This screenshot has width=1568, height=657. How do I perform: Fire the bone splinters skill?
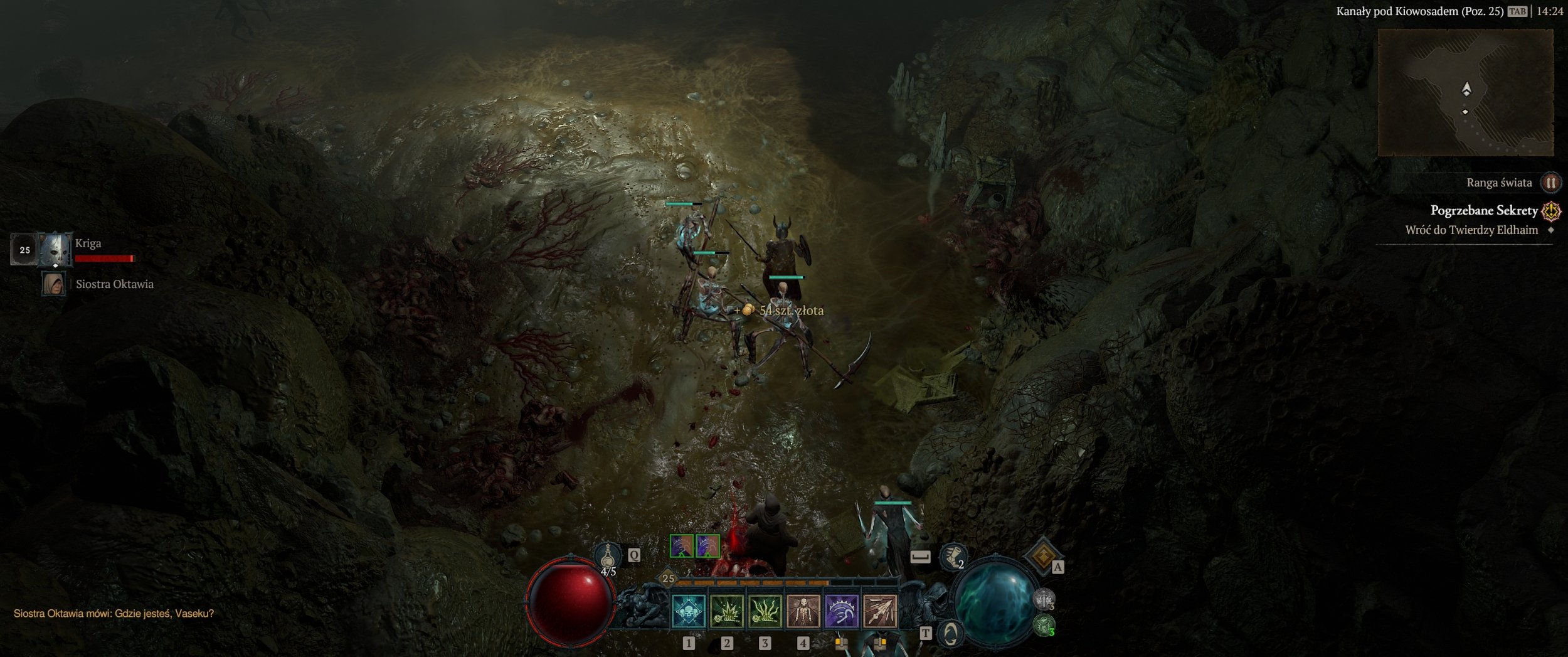click(x=880, y=611)
